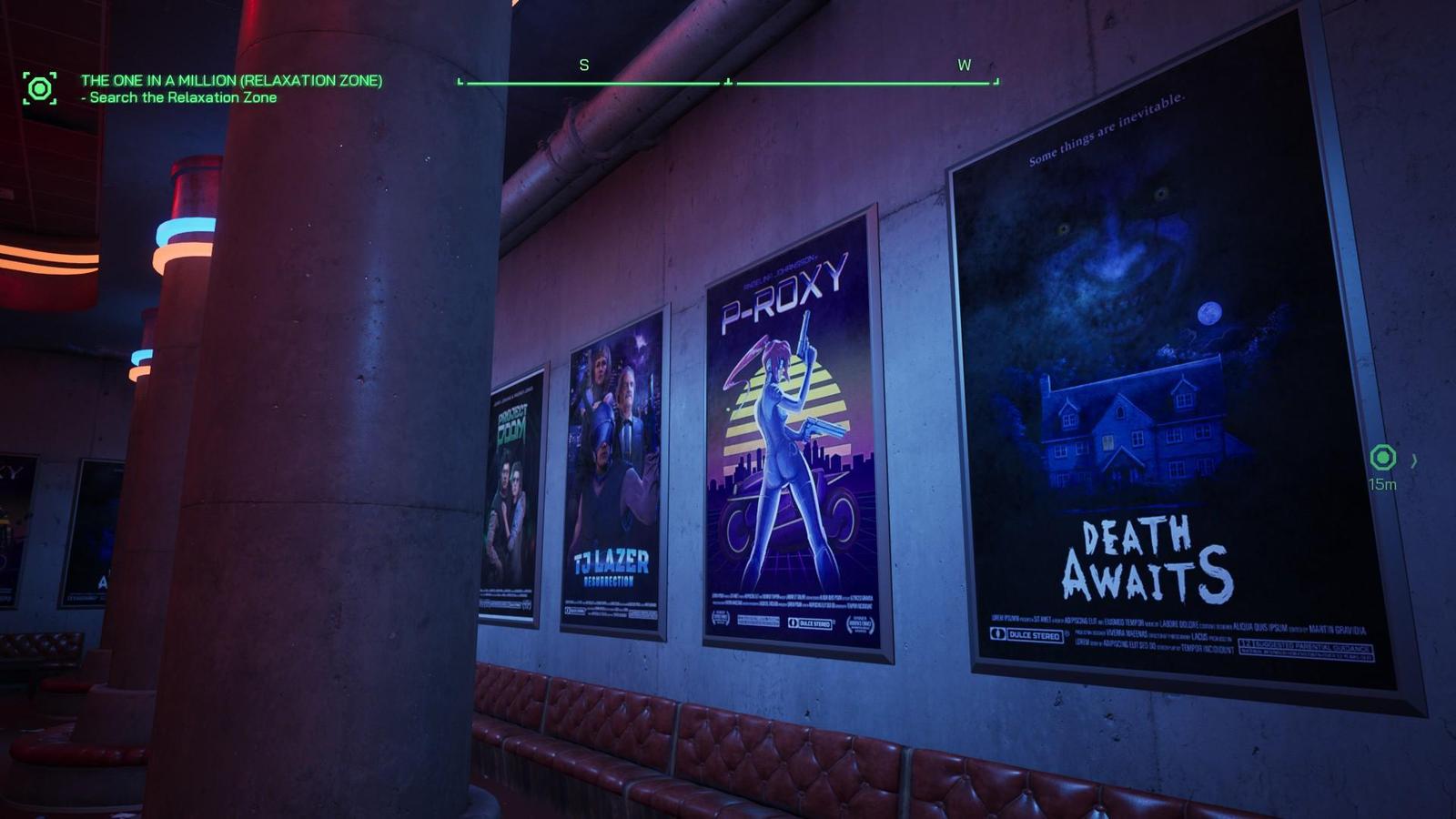1456x819 pixels.
Task: Click the compass bar at the top
Action: [x=728, y=82]
